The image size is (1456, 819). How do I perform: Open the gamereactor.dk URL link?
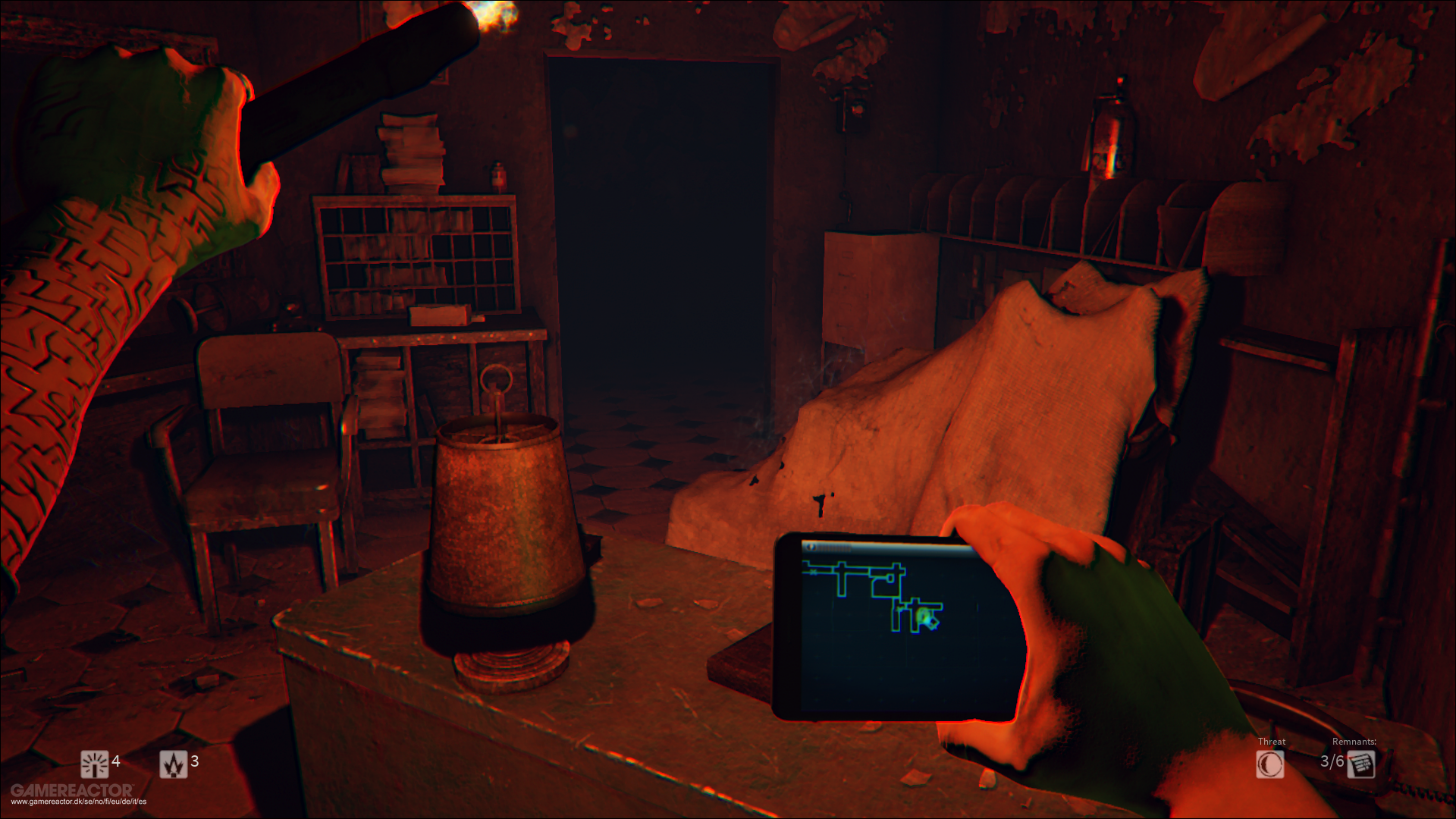click(76, 800)
